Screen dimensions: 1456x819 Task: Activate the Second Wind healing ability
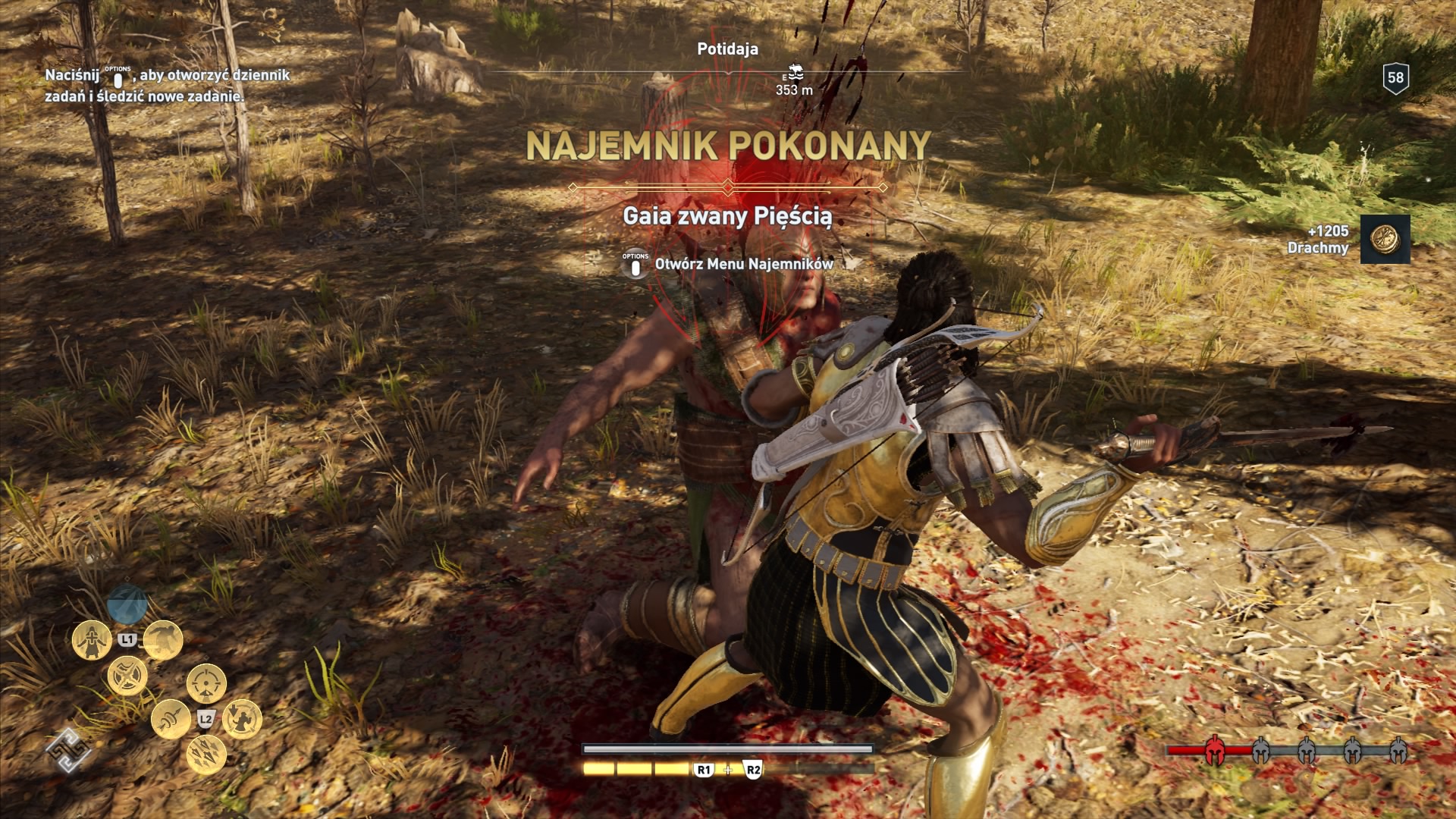92,640
